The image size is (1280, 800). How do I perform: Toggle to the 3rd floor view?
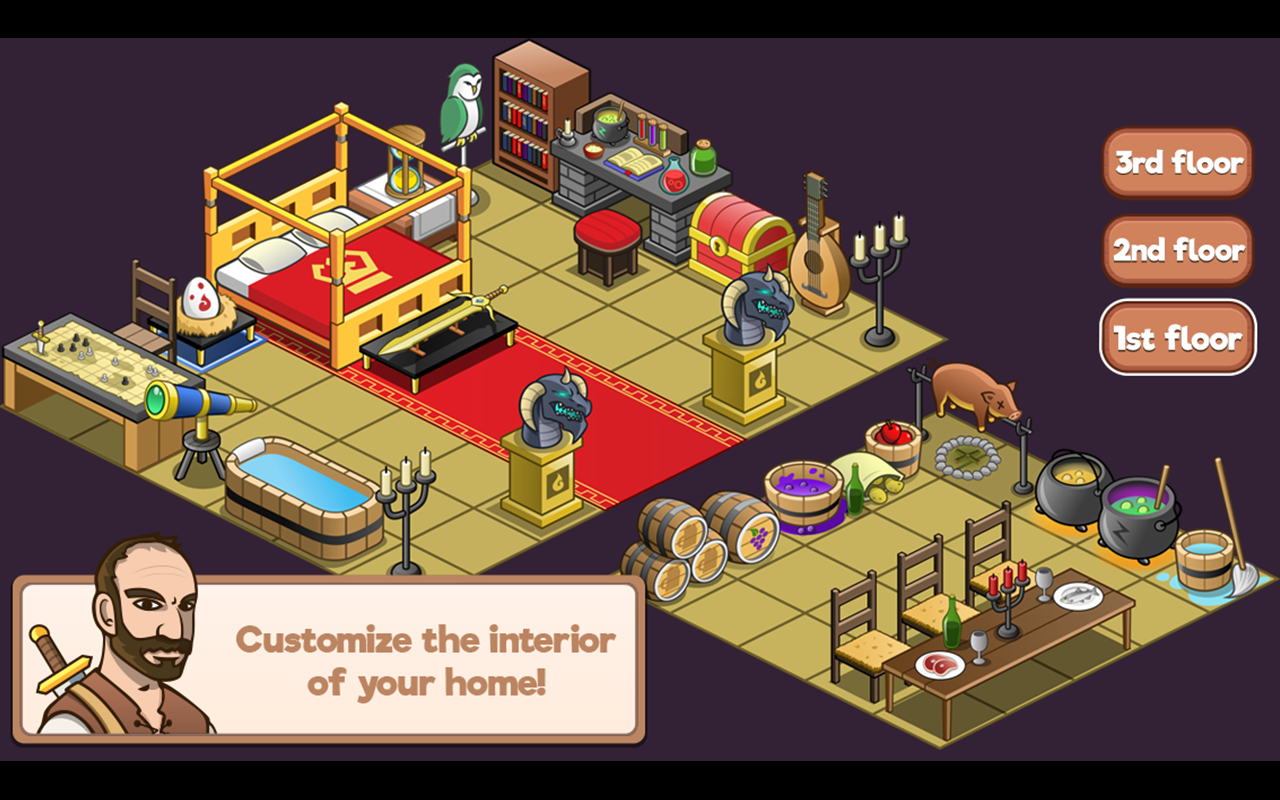(1176, 162)
